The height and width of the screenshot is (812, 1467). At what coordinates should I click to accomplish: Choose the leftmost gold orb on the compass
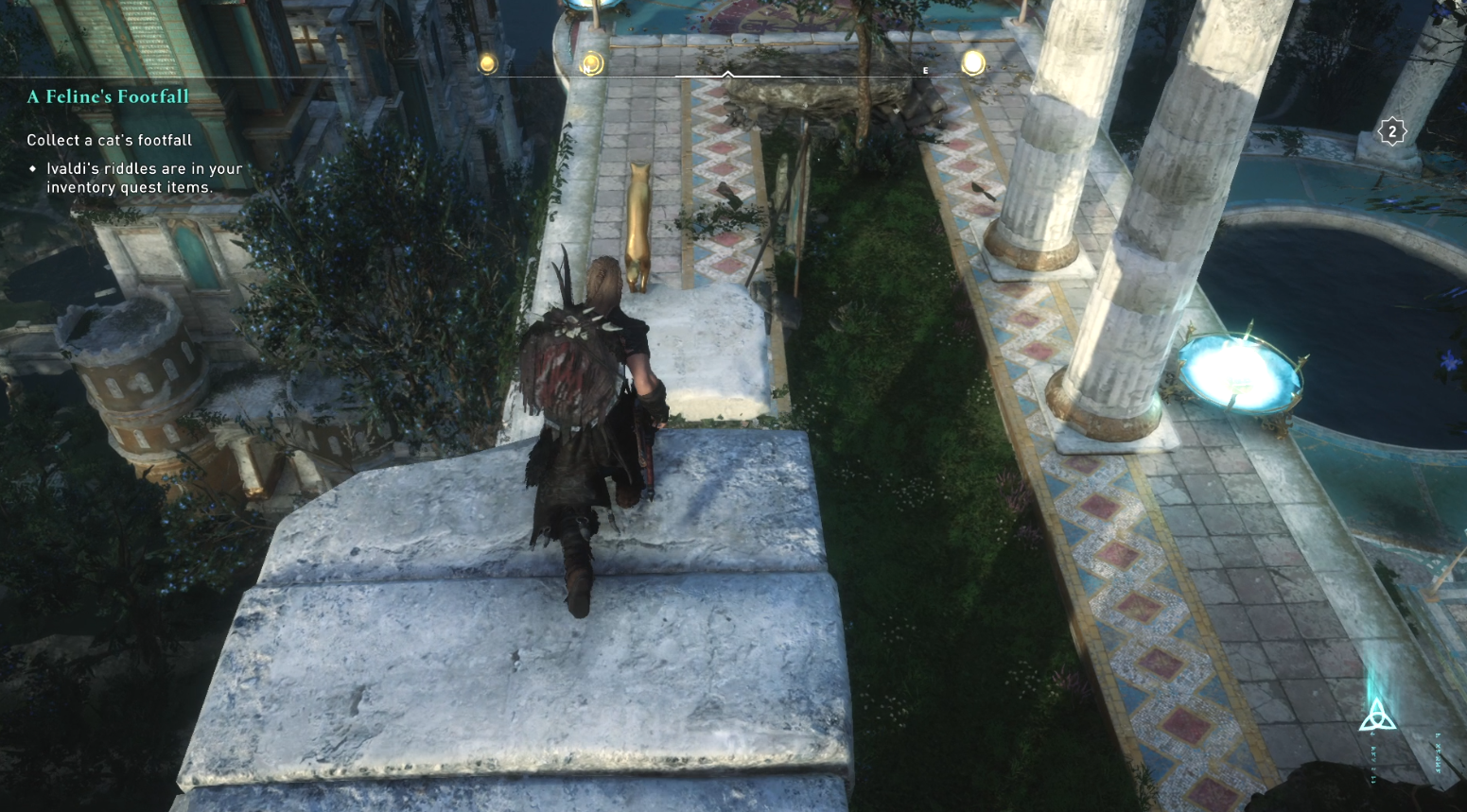pos(487,63)
